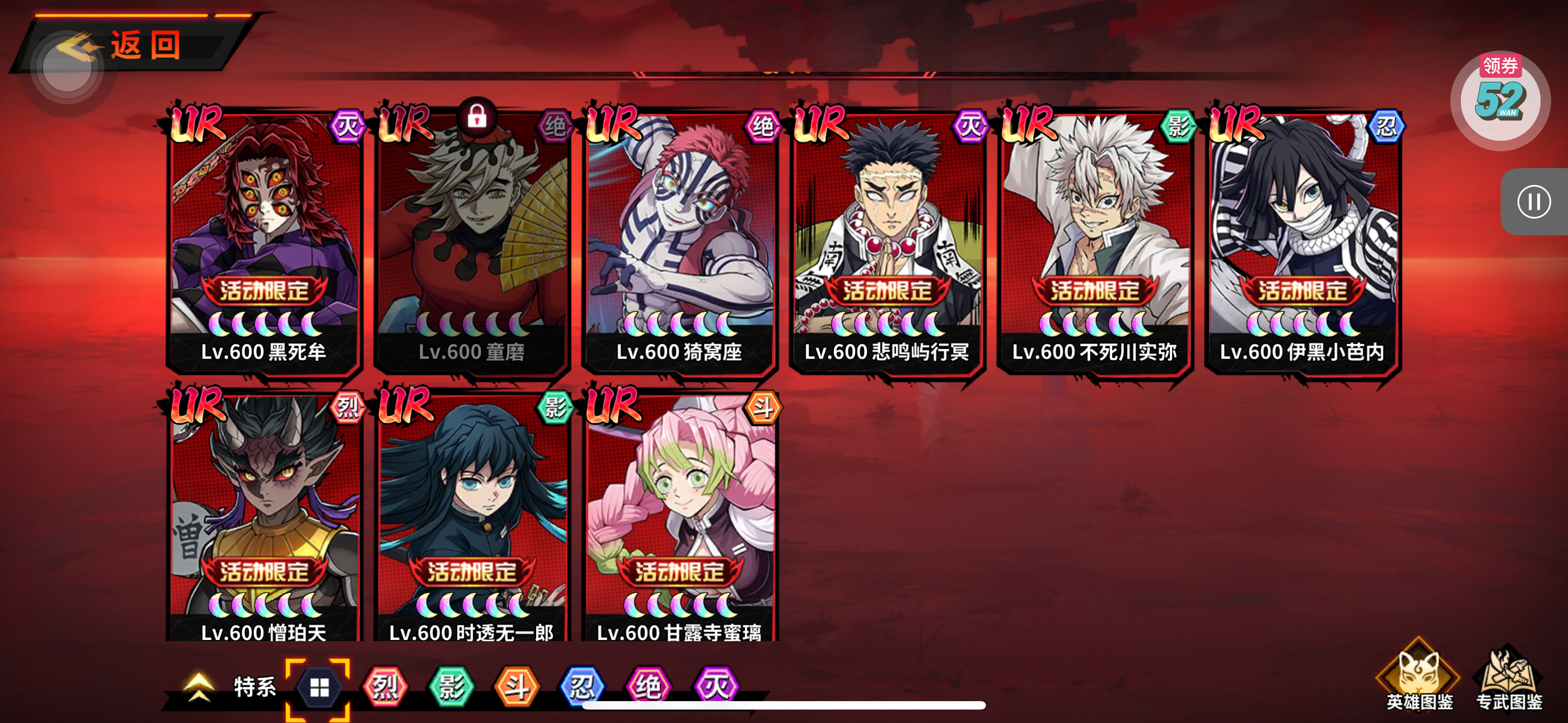The image size is (1568, 723).
Task: Show all hero types with grid filter
Action: [319, 688]
